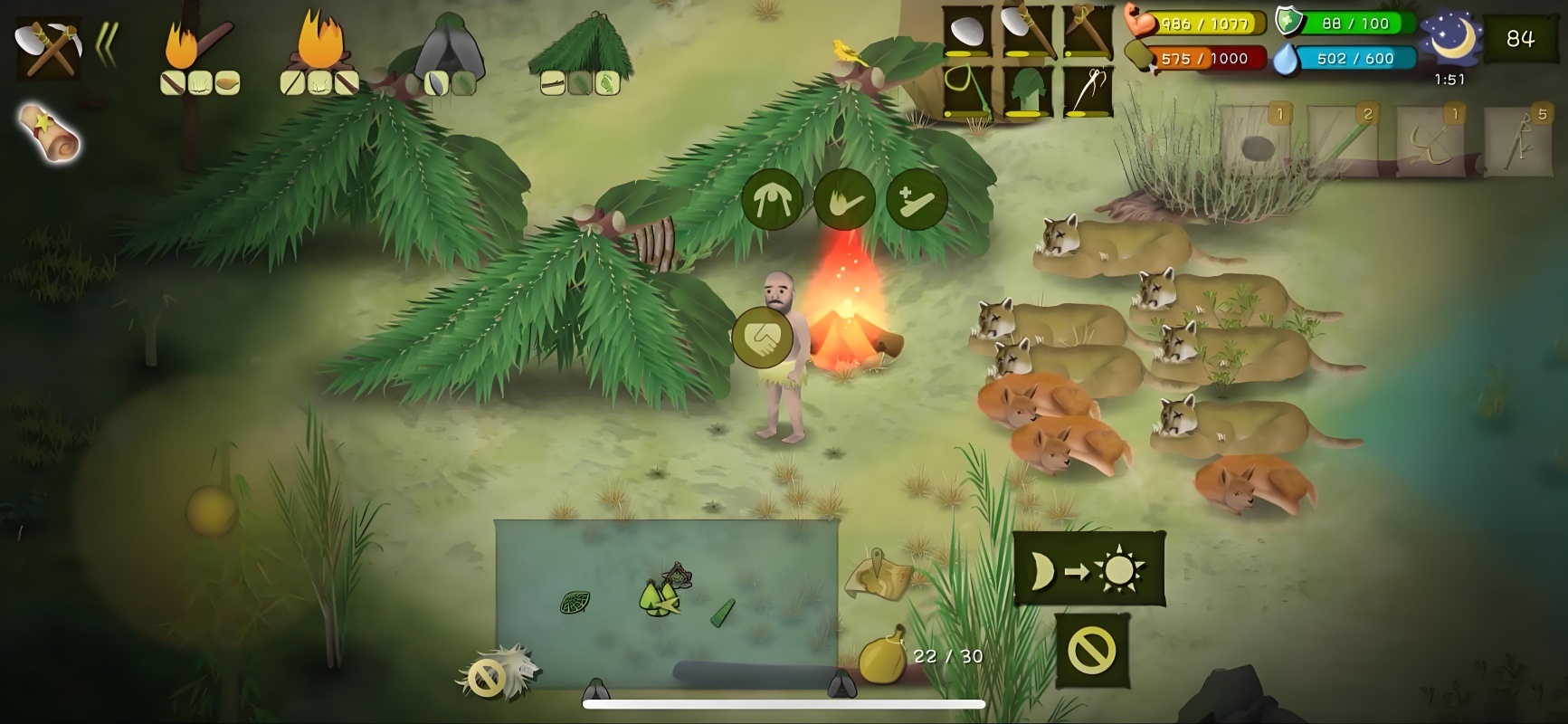The height and width of the screenshot is (724, 1568).
Task: Select the leaf clothing slot
Action: tap(1027, 90)
